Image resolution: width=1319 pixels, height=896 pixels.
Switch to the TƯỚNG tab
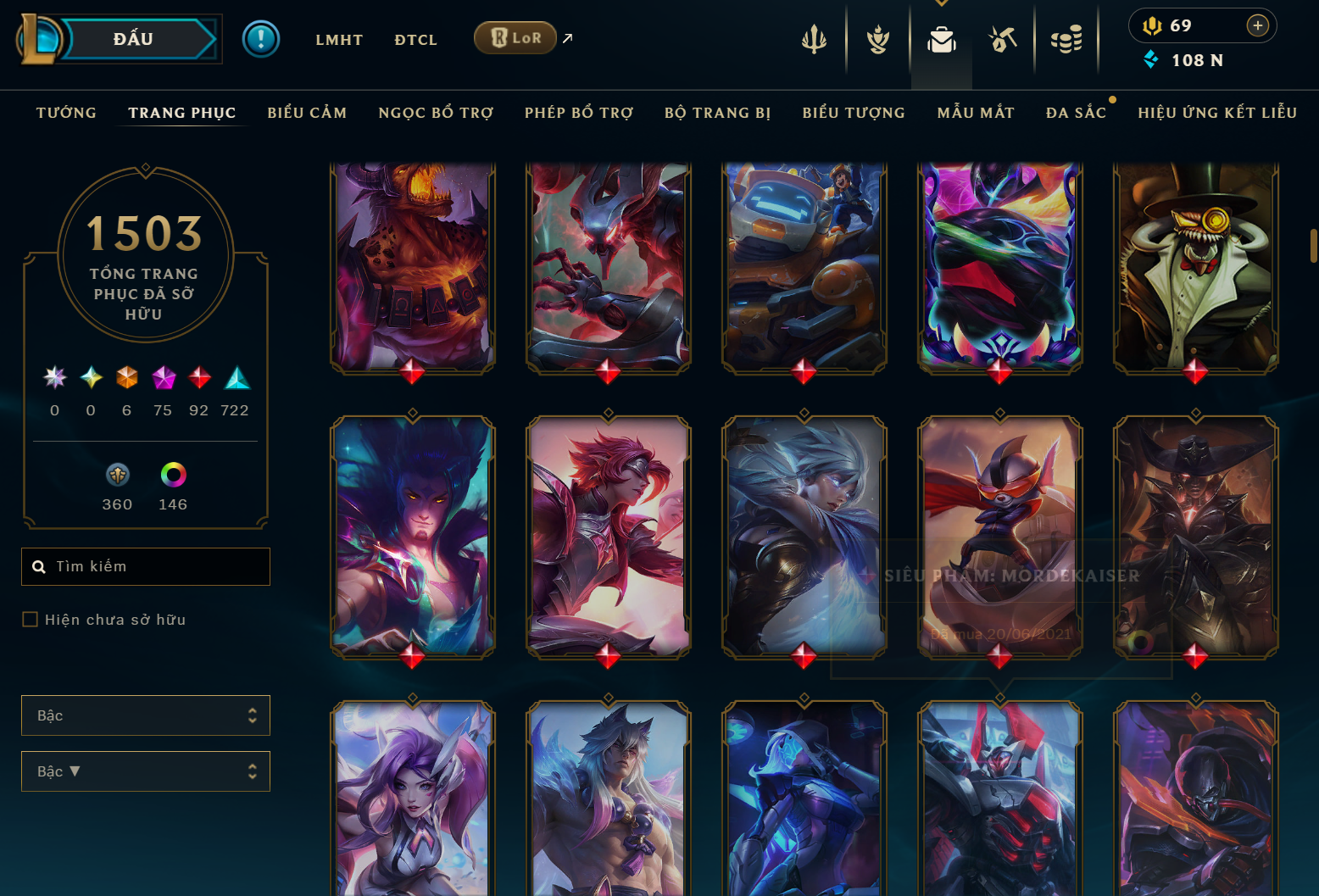click(x=66, y=113)
